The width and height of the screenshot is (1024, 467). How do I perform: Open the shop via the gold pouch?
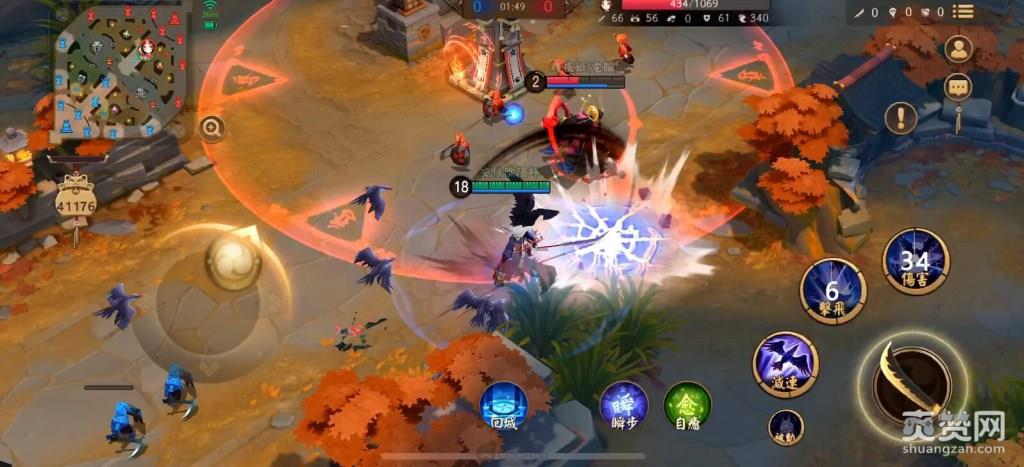click(x=75, y=206)
